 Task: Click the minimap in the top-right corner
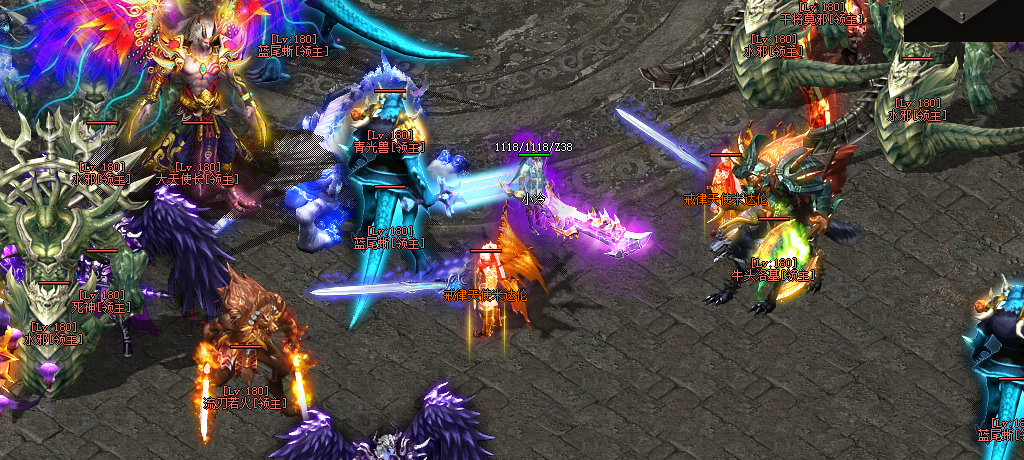(964, 19)
